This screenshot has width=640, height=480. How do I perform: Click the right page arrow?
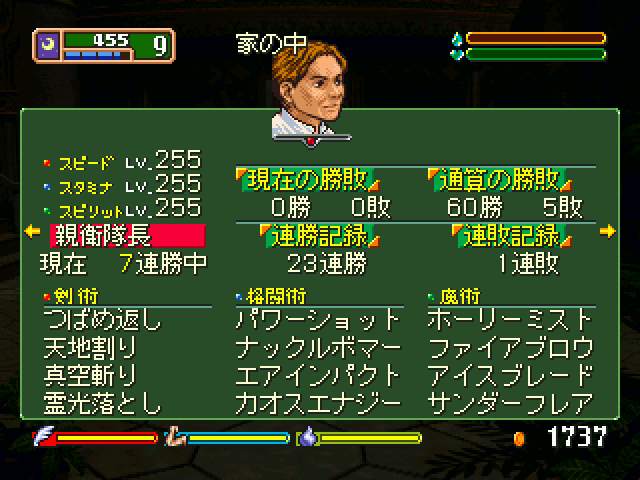click(x=608, y=232)
